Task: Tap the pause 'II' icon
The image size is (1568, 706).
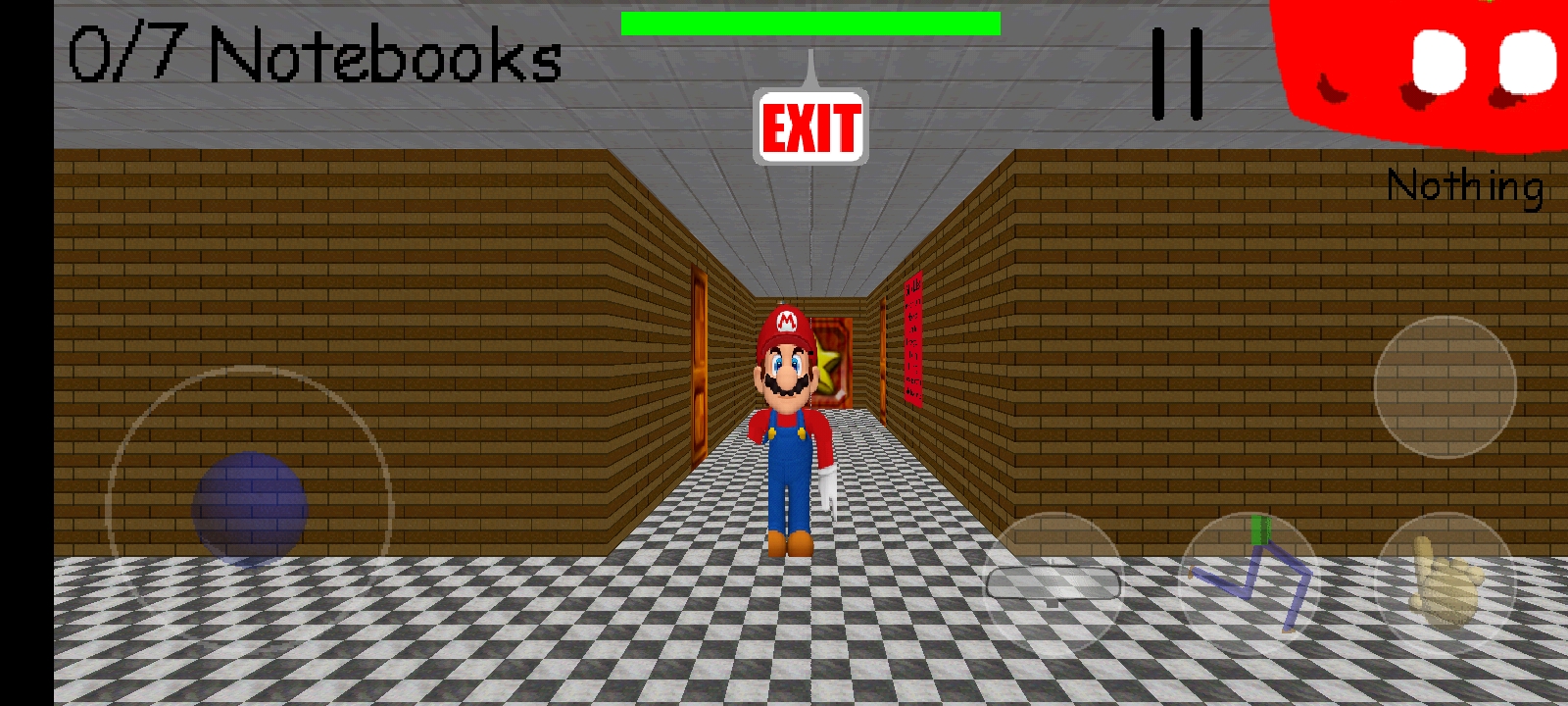Action: 1179,74
